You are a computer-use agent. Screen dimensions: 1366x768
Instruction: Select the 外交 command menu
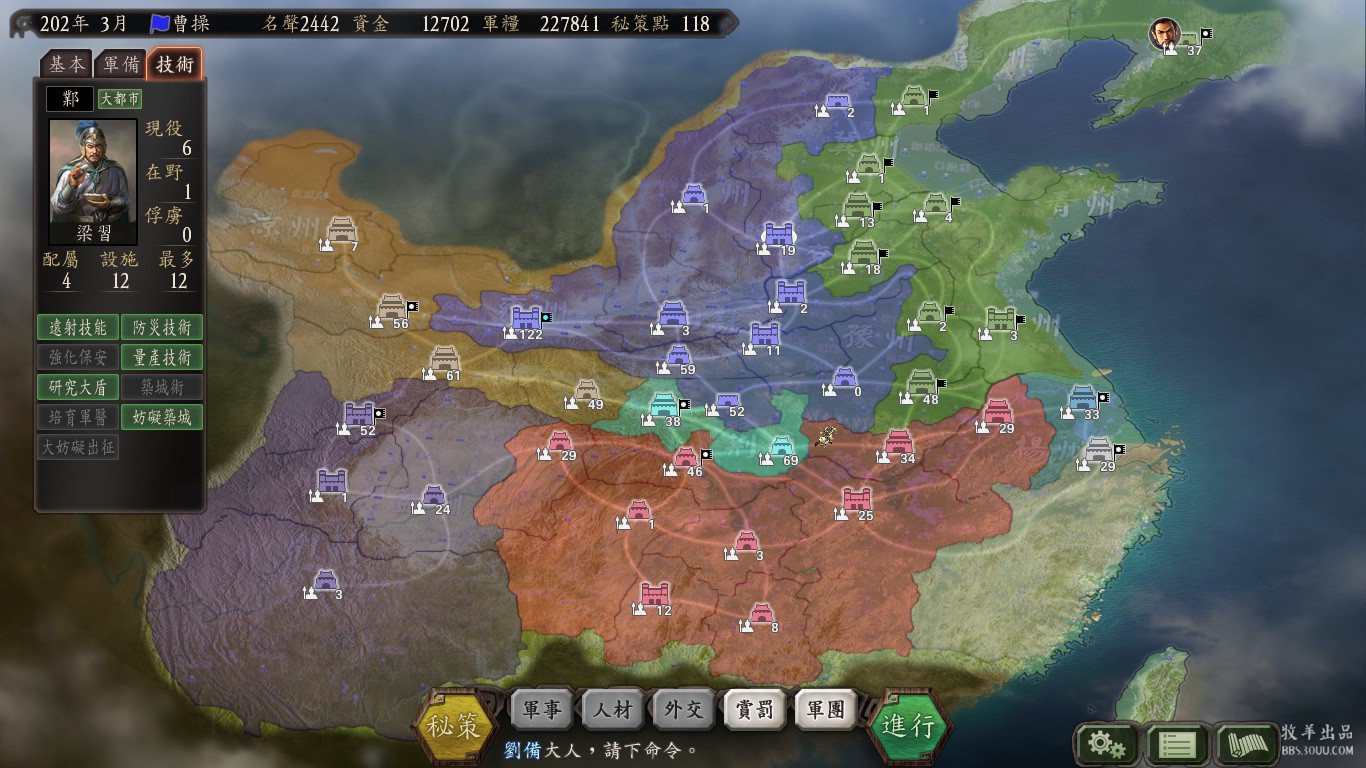point(684,710)
